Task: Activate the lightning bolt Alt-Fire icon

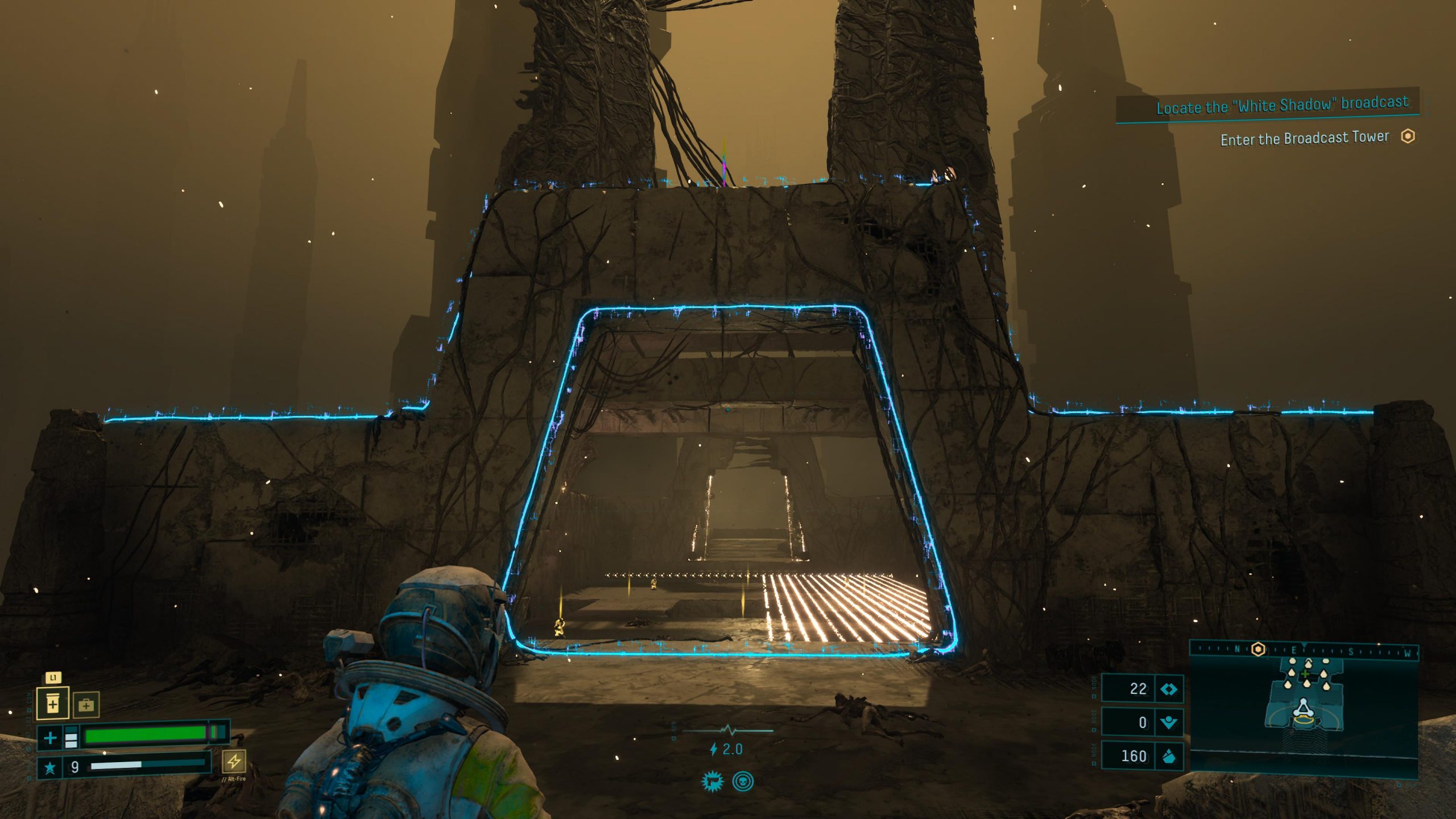Action: pos(234,761)
